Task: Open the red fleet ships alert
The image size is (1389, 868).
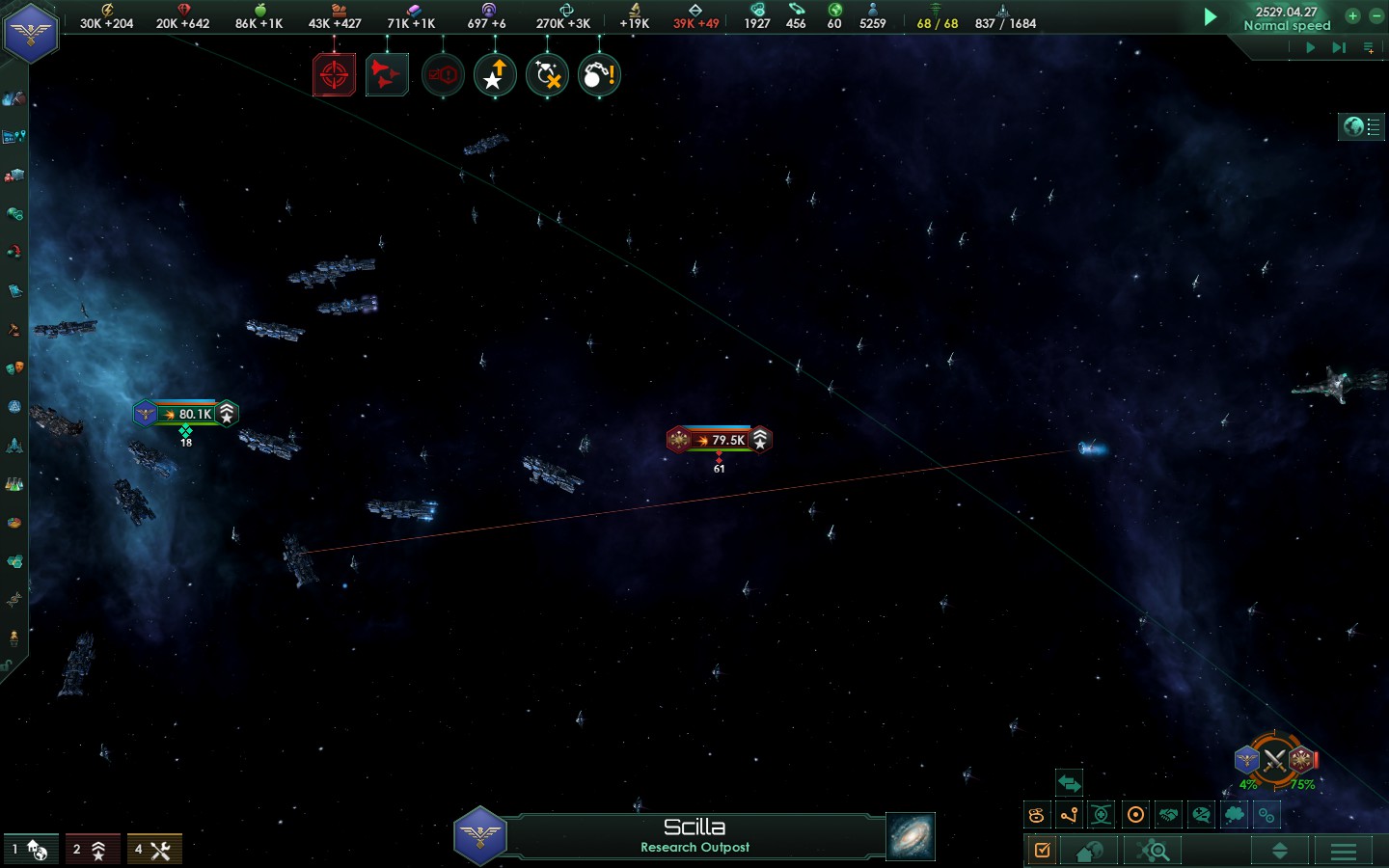Action: (387, 75)
